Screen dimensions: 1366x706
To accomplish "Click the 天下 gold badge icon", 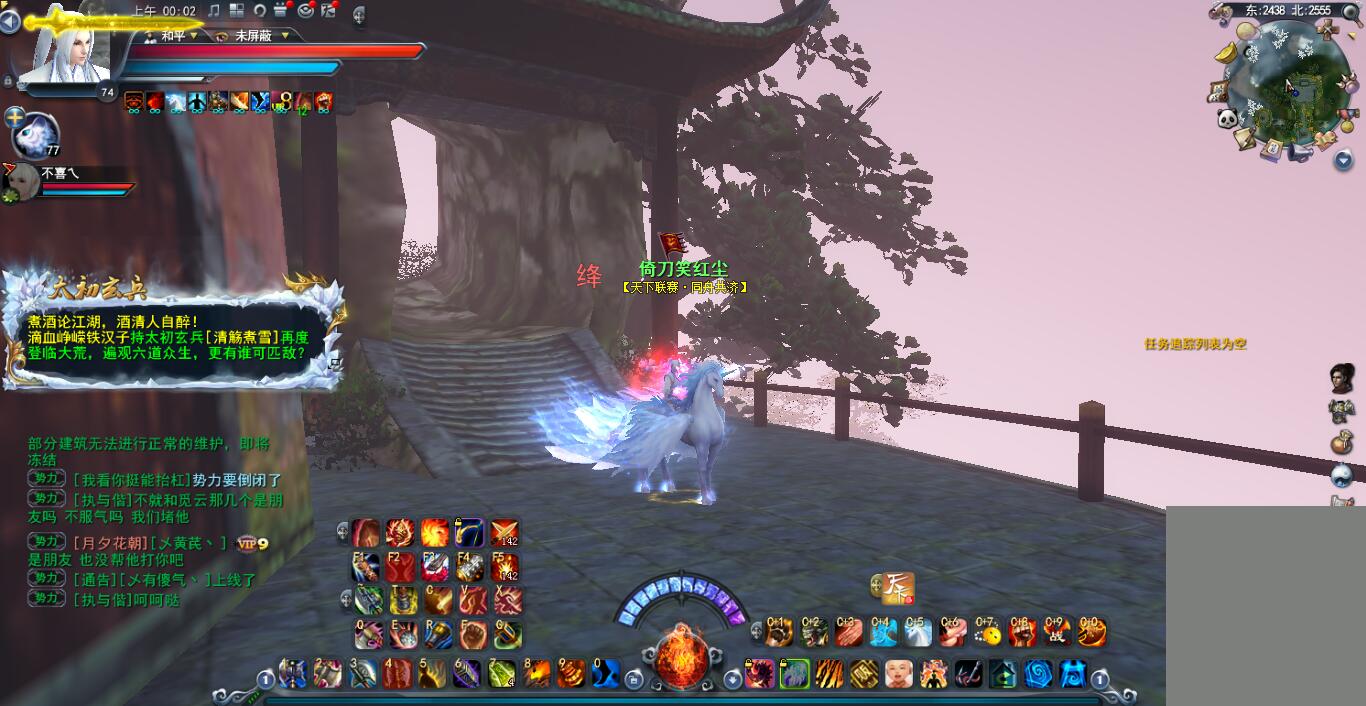I will (x=898, y=588).
